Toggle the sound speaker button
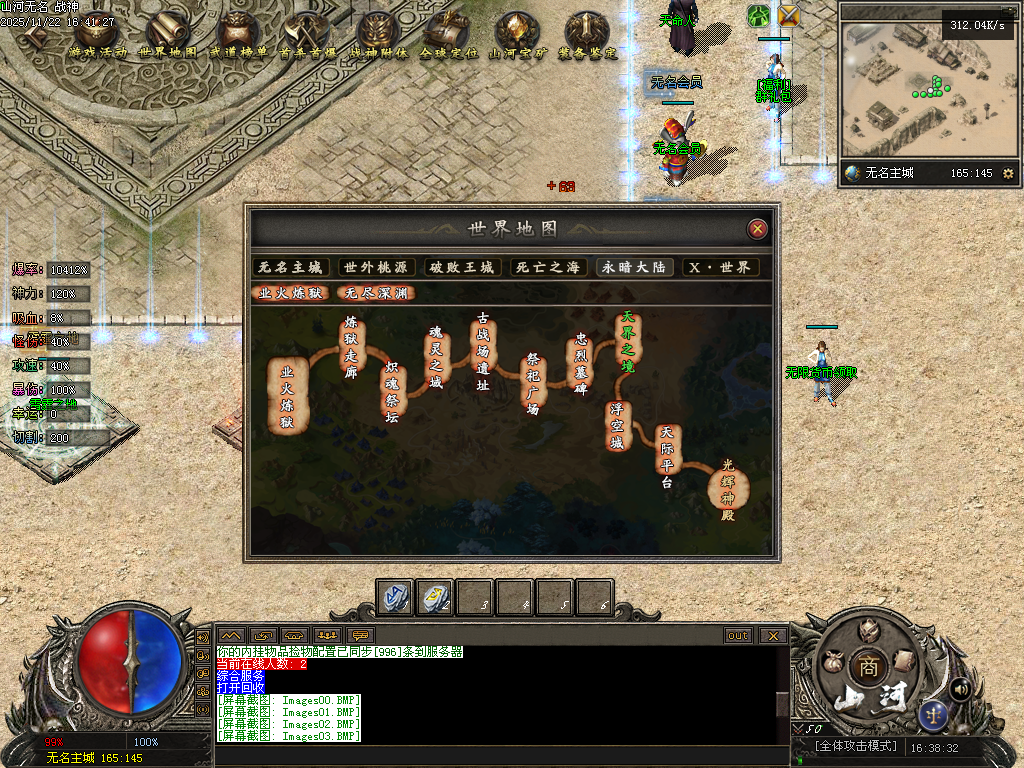This screenshot has height=768, width=1024. (961, 688)
